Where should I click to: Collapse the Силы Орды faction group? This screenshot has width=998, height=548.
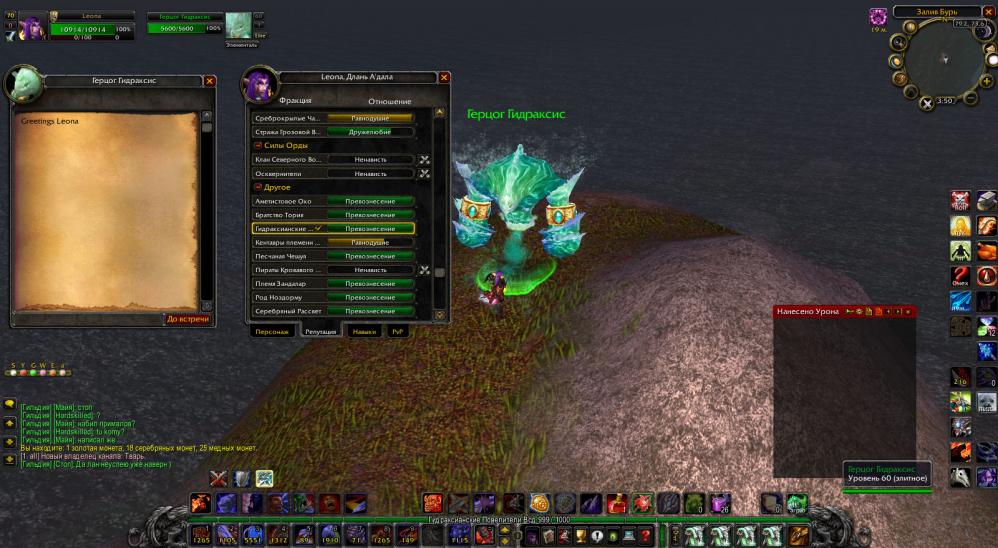pos(258,146)
